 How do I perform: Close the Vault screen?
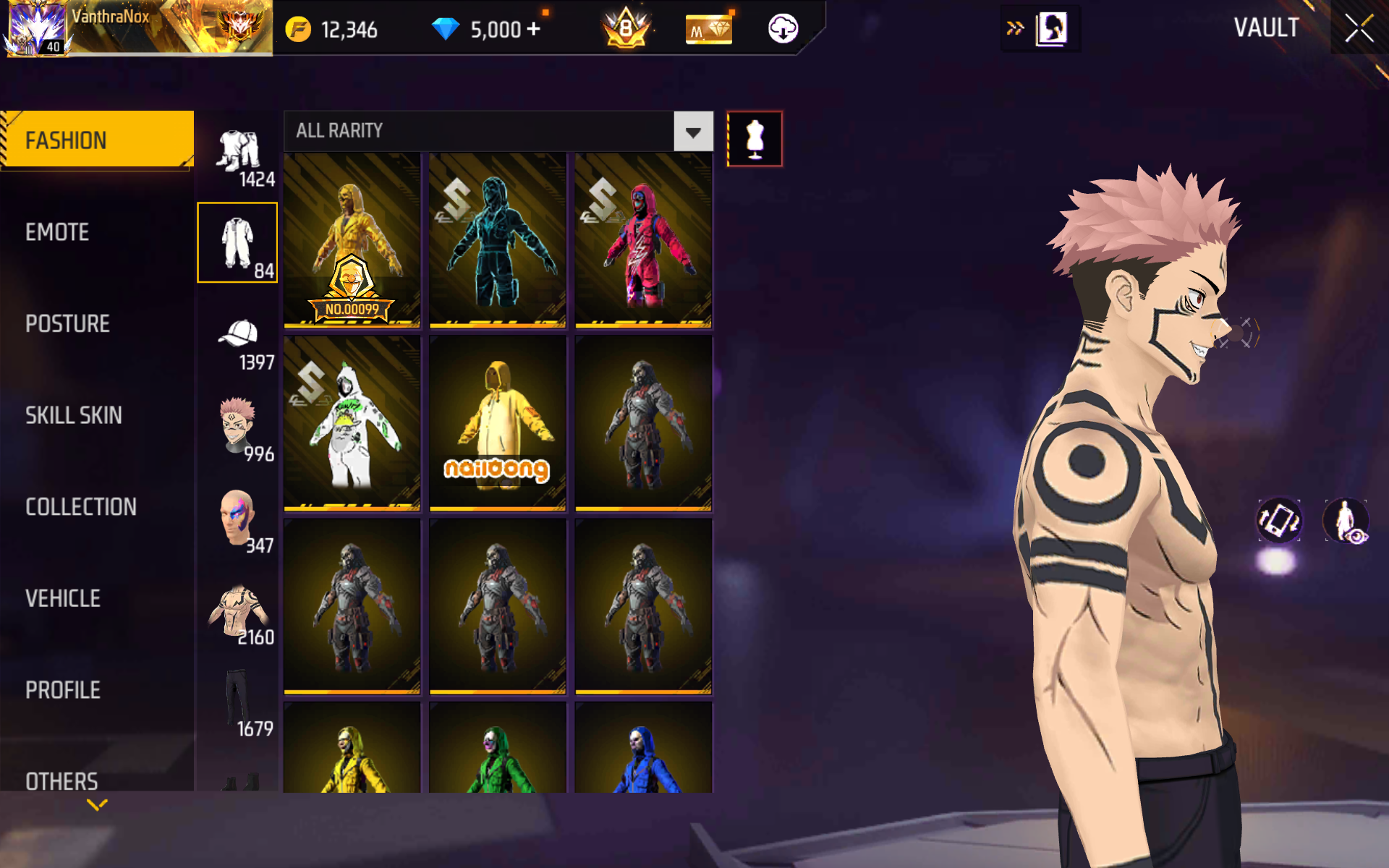[x=1359, y=29]
